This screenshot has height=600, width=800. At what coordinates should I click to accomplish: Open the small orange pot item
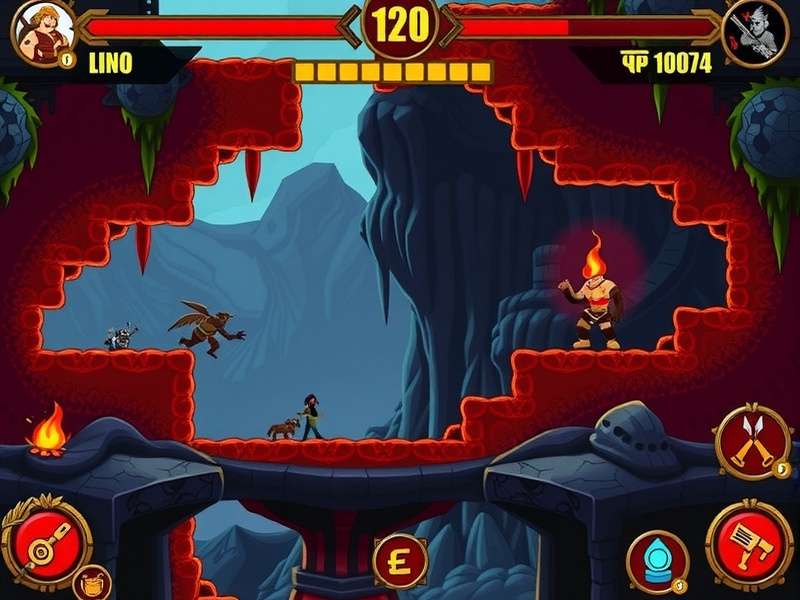92,582
